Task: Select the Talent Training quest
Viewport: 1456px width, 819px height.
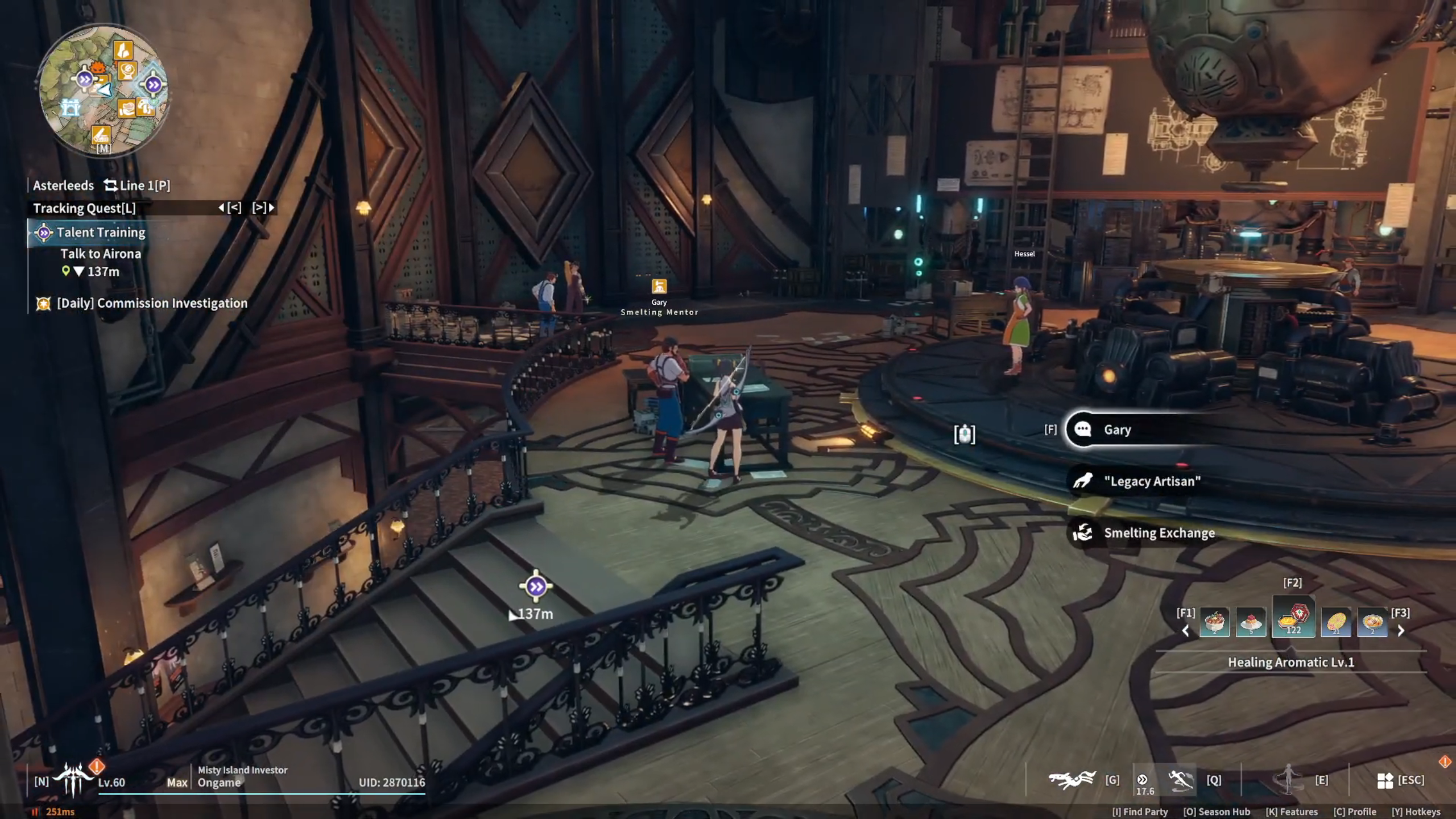Action: tap(101, 233)
